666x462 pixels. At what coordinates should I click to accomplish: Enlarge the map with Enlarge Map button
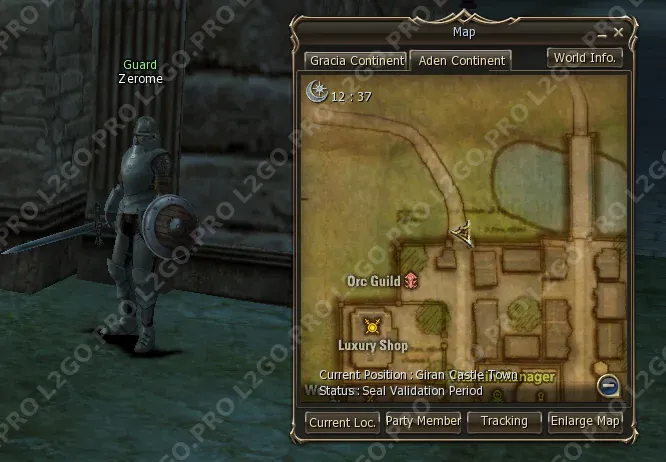[585, 422]
